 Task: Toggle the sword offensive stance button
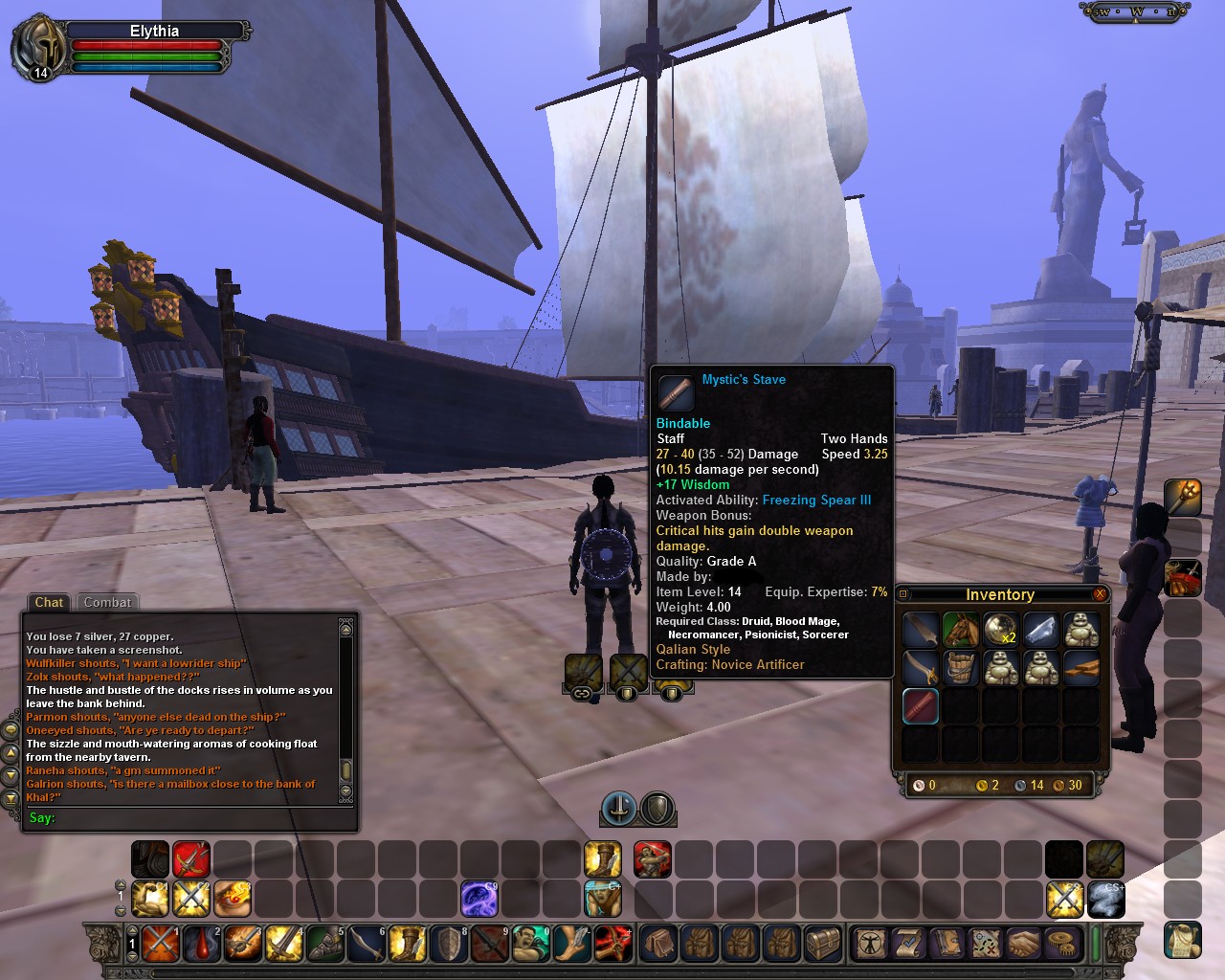pos(619,809)
